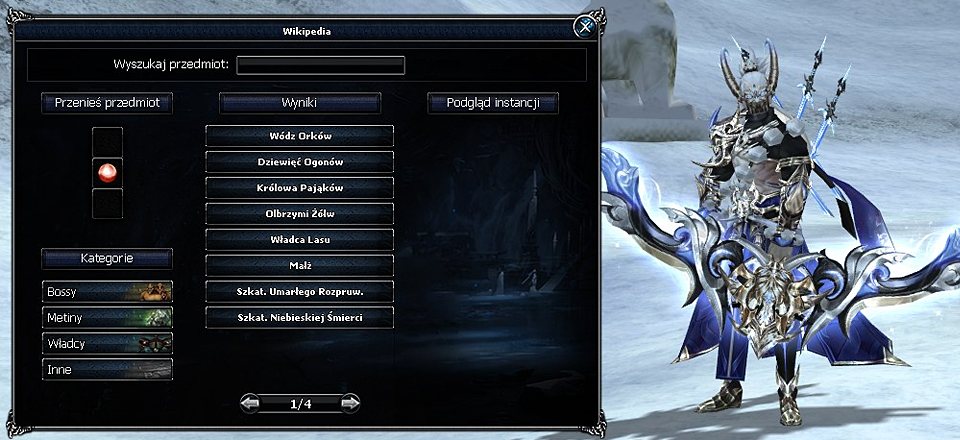
Task: Select Olbrzymi Żółw in the list
Action: (300, 213)
